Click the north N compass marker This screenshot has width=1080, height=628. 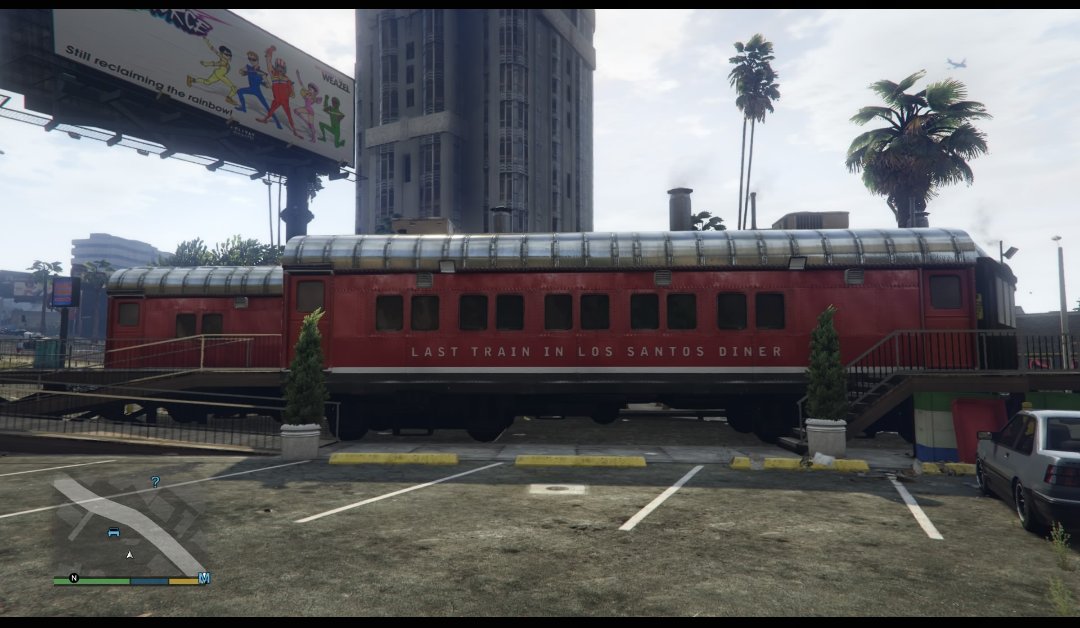(x=73, y=578)
